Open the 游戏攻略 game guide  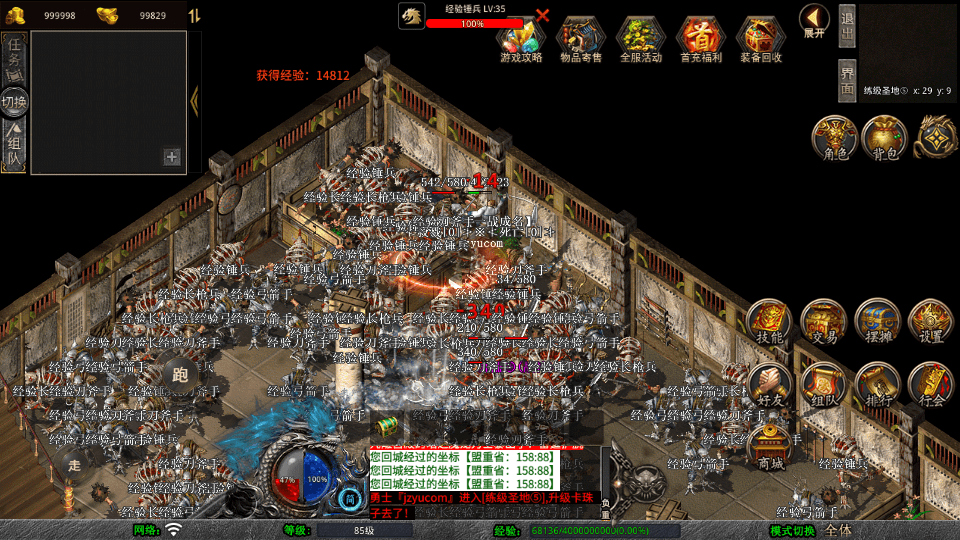521,38
